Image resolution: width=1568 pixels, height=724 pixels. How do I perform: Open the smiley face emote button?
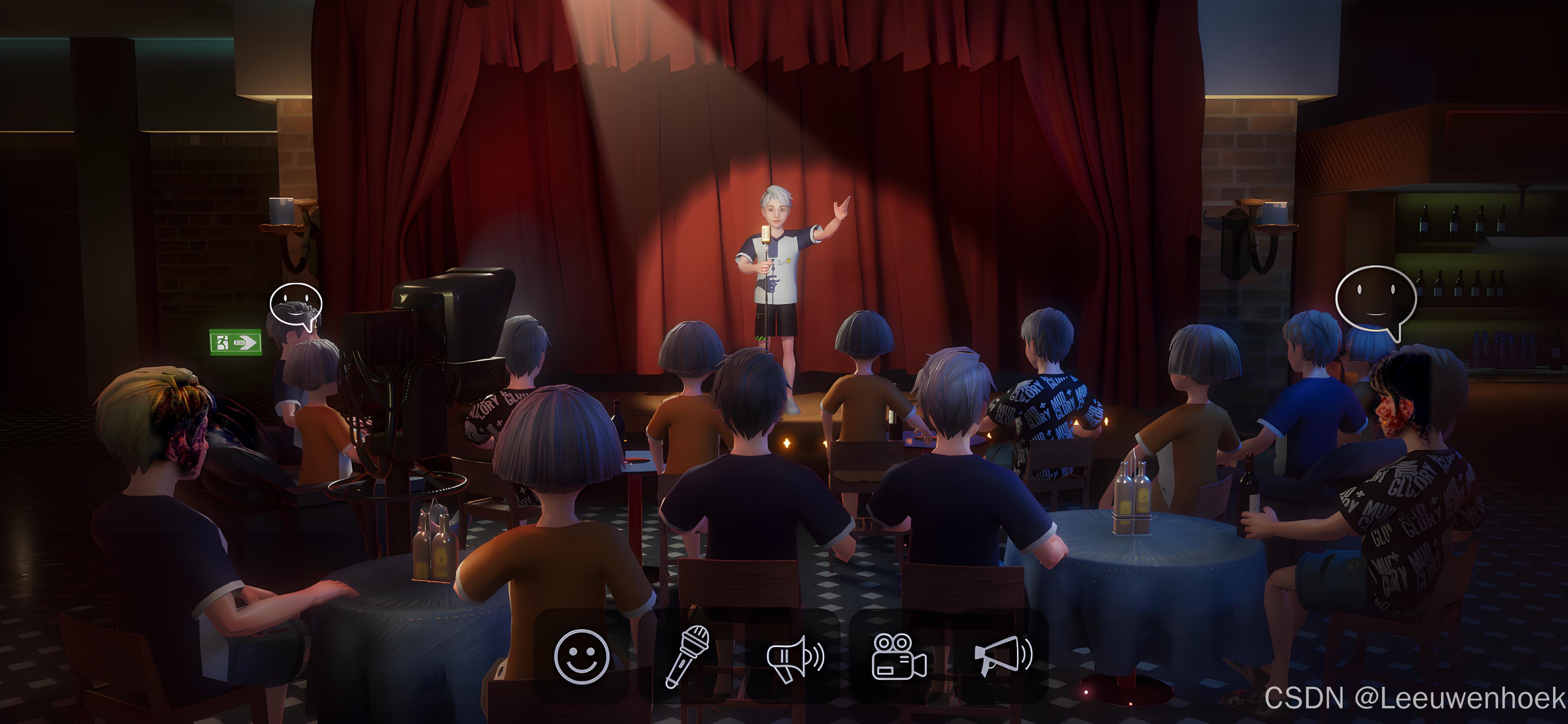pyautogui.click(x=581, y=657)
